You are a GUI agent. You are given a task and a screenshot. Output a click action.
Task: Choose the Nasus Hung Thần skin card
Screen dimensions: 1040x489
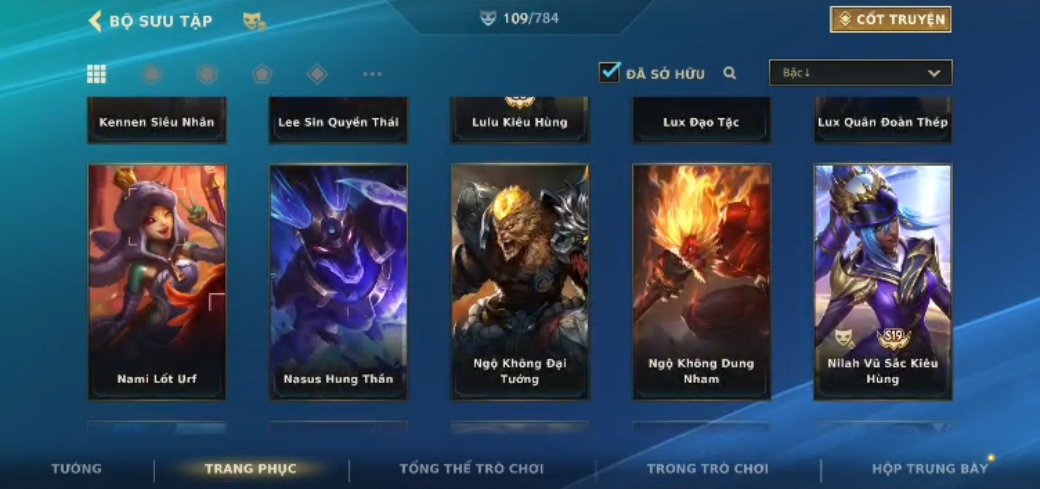click(x=338, y=281)
